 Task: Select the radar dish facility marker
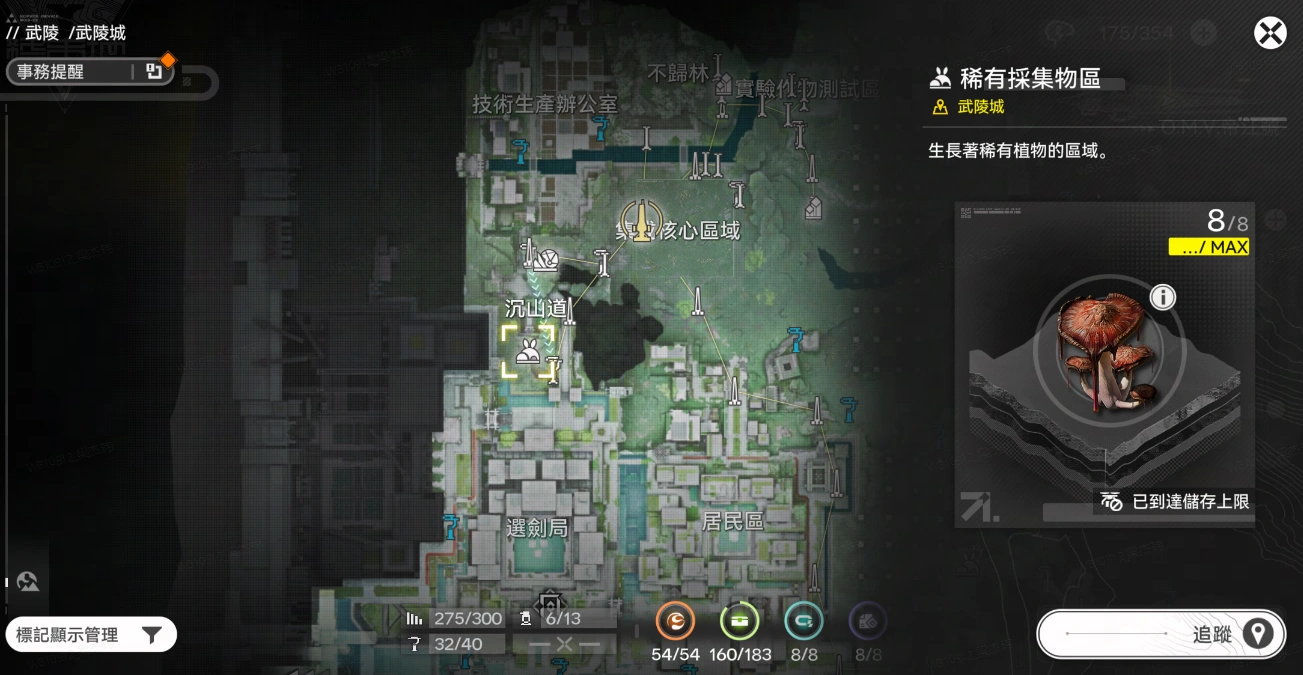point(546,260)
